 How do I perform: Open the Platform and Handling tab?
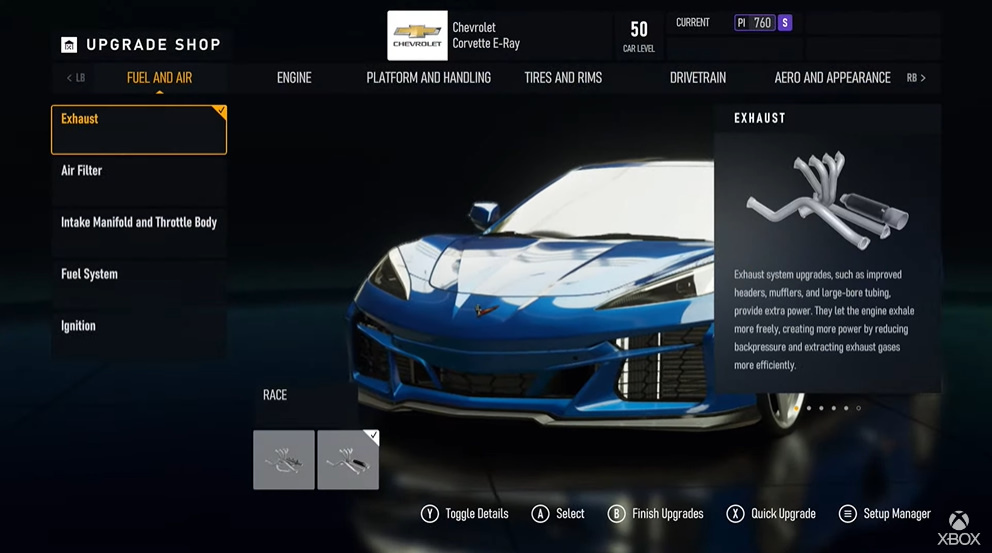tap(428, 78)
